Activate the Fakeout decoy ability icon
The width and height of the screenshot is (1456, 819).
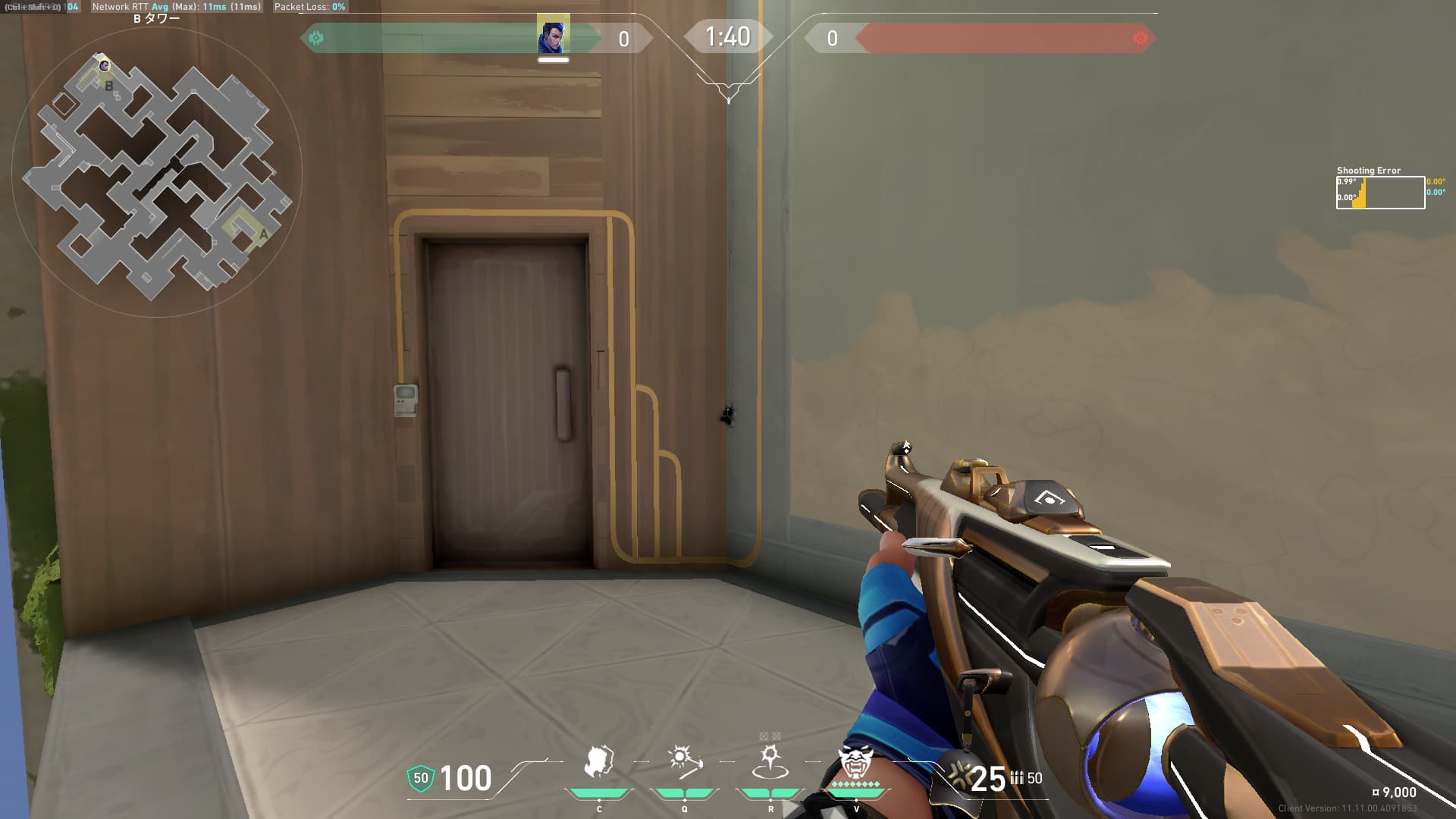click(599, 762)
